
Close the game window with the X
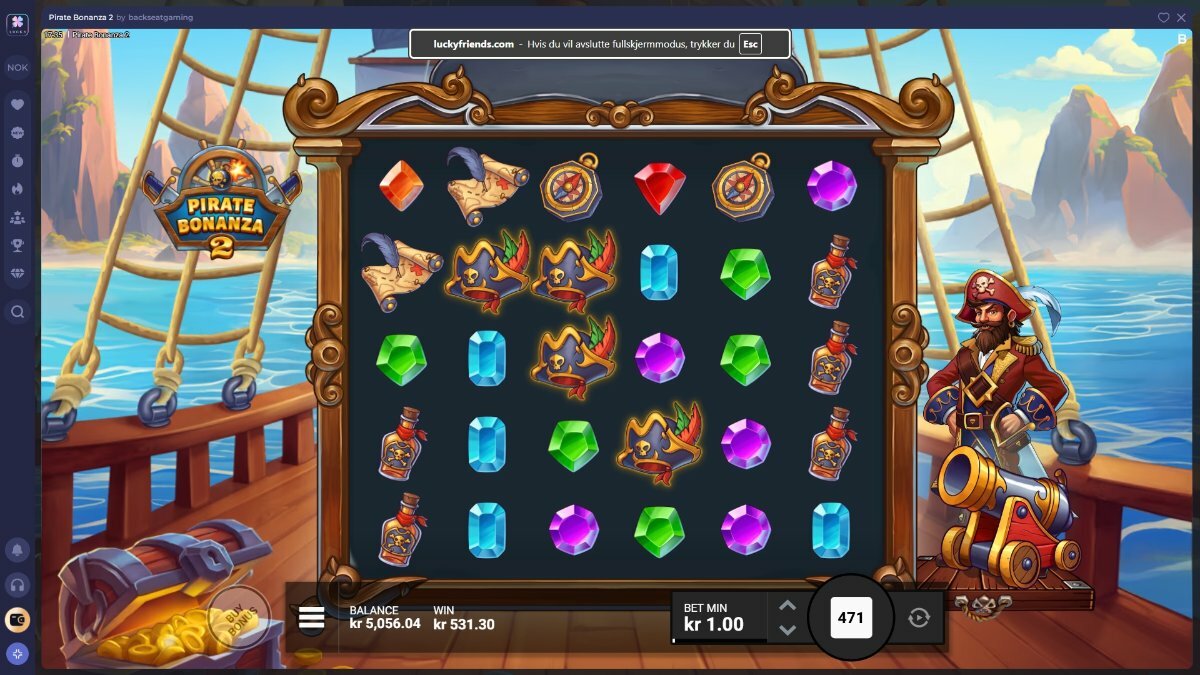click(1182, 17)
